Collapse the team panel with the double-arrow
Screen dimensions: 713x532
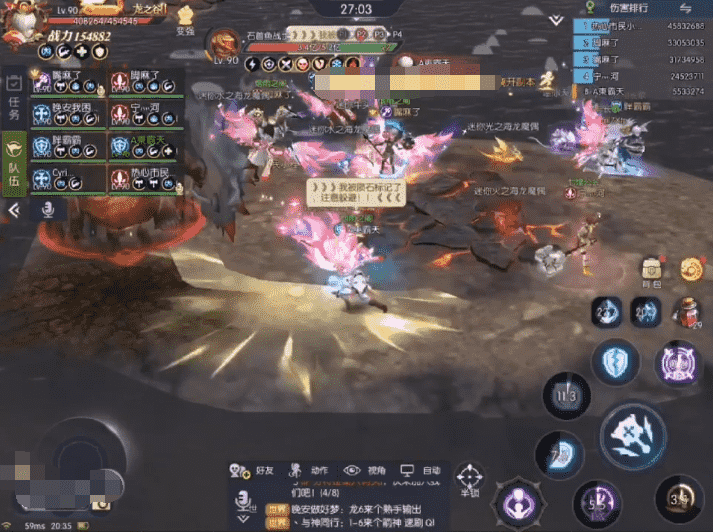pyautogui.click(x=14, y=211)
